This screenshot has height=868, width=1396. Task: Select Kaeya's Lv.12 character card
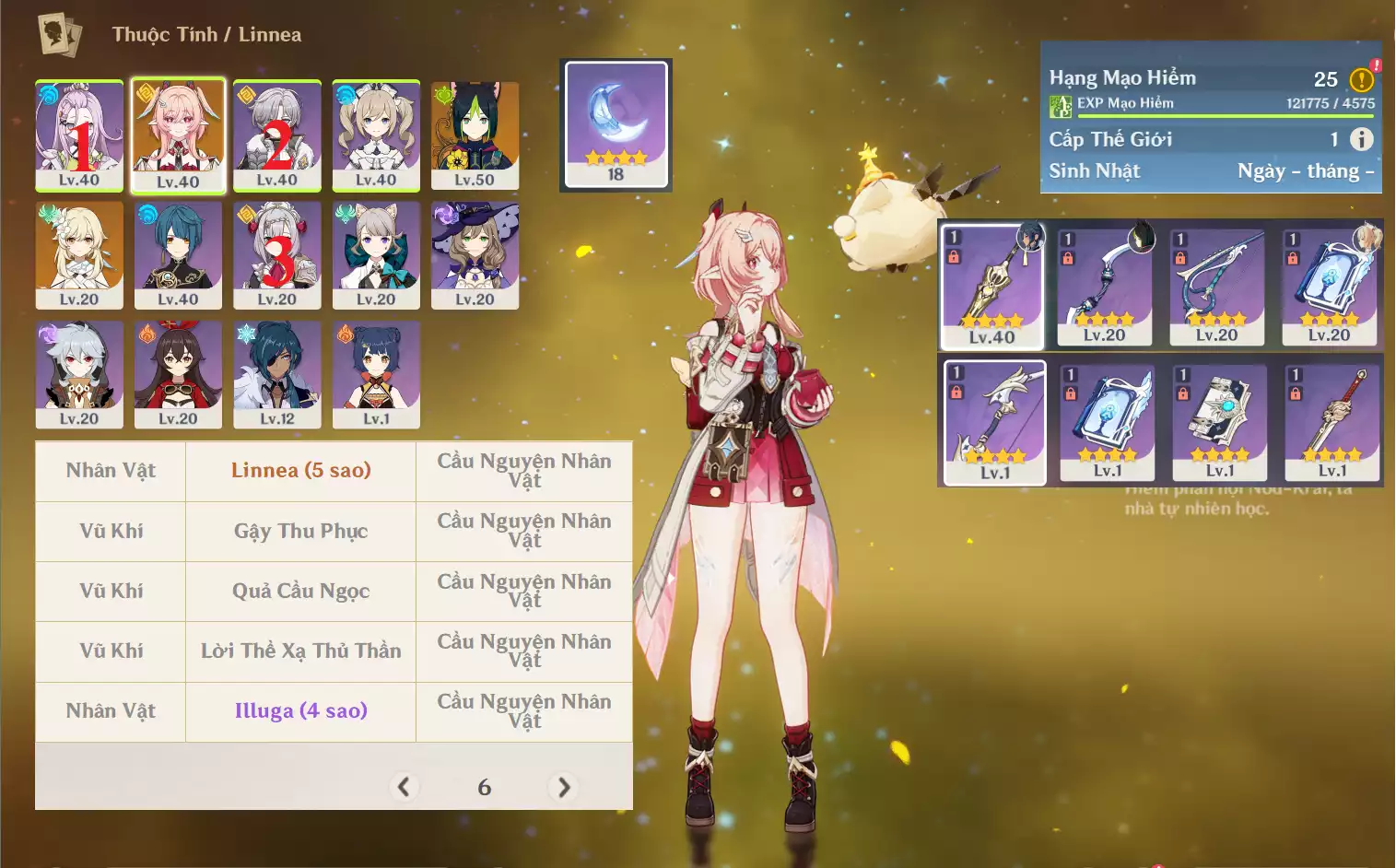pyautogui.click(x=276, y=373)
